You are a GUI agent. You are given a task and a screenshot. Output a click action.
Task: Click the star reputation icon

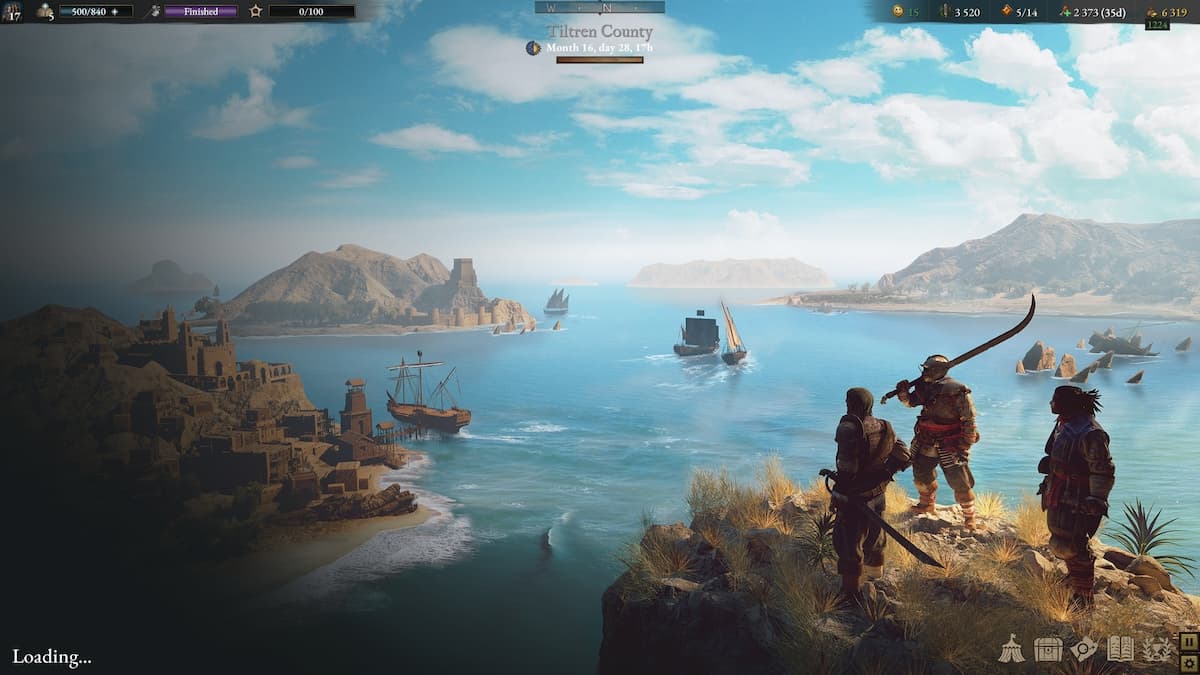[256, 12]
